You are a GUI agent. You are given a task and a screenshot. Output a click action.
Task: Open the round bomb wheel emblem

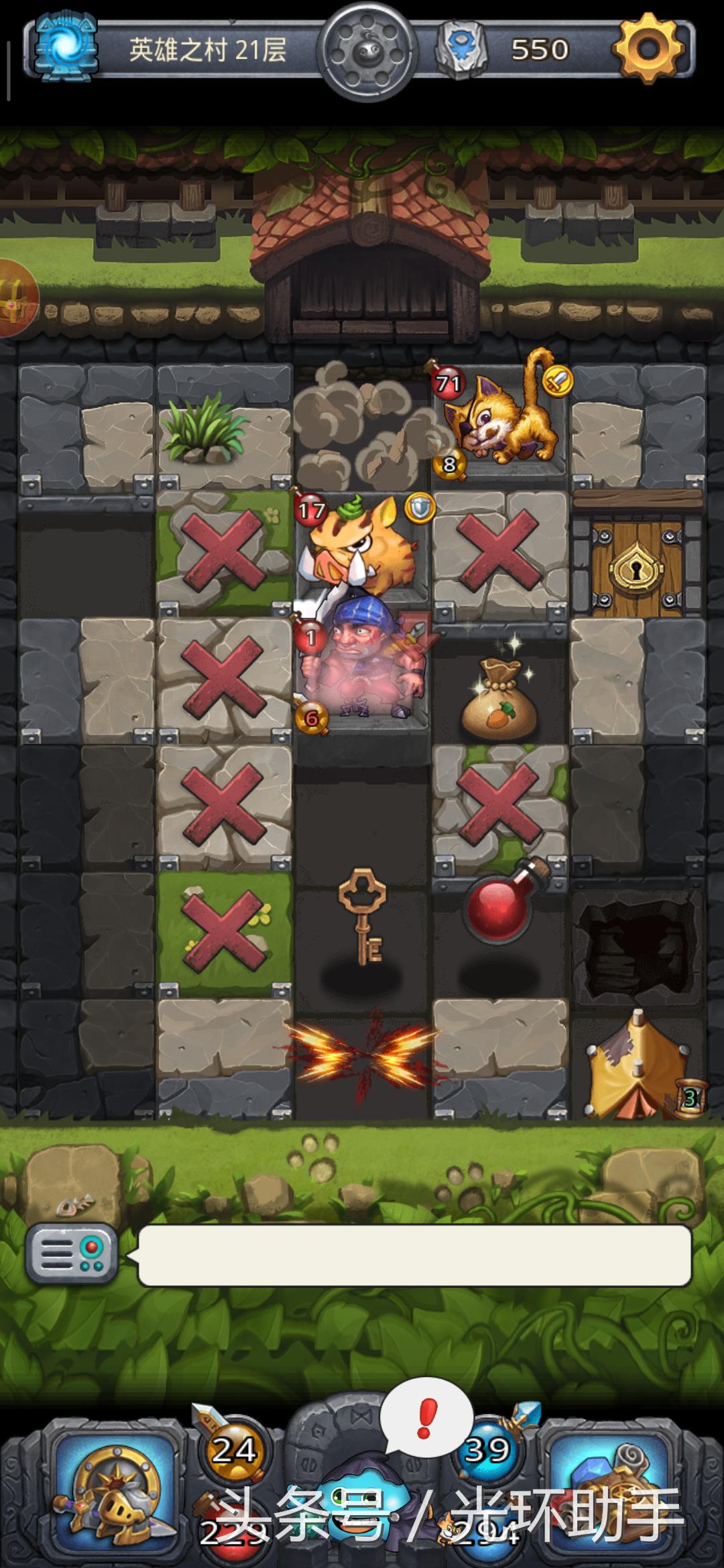(x=367, y=50)
